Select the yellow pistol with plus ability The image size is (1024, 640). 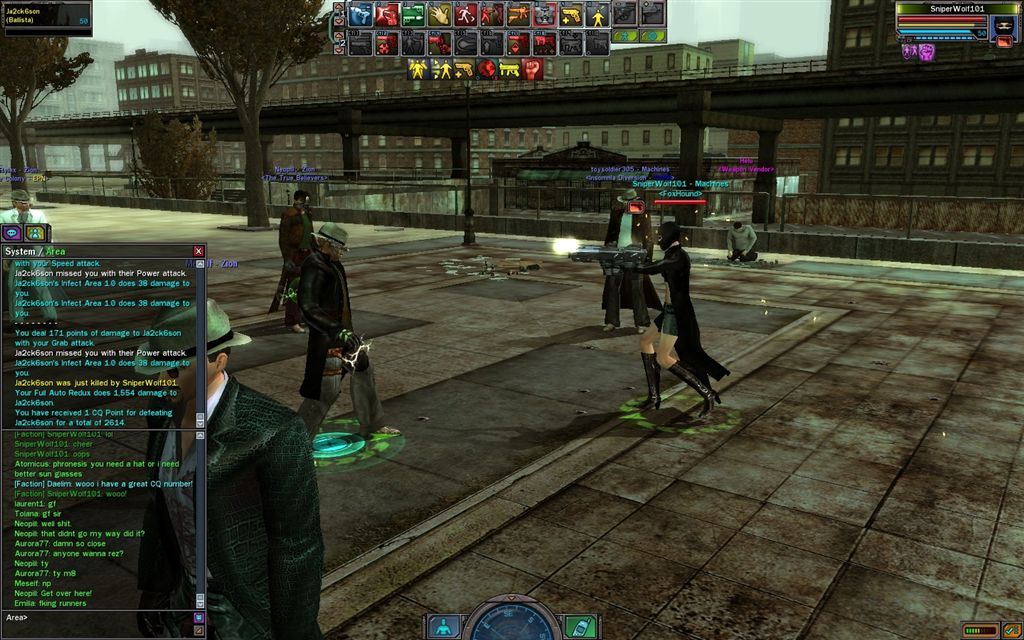[570, 14]
